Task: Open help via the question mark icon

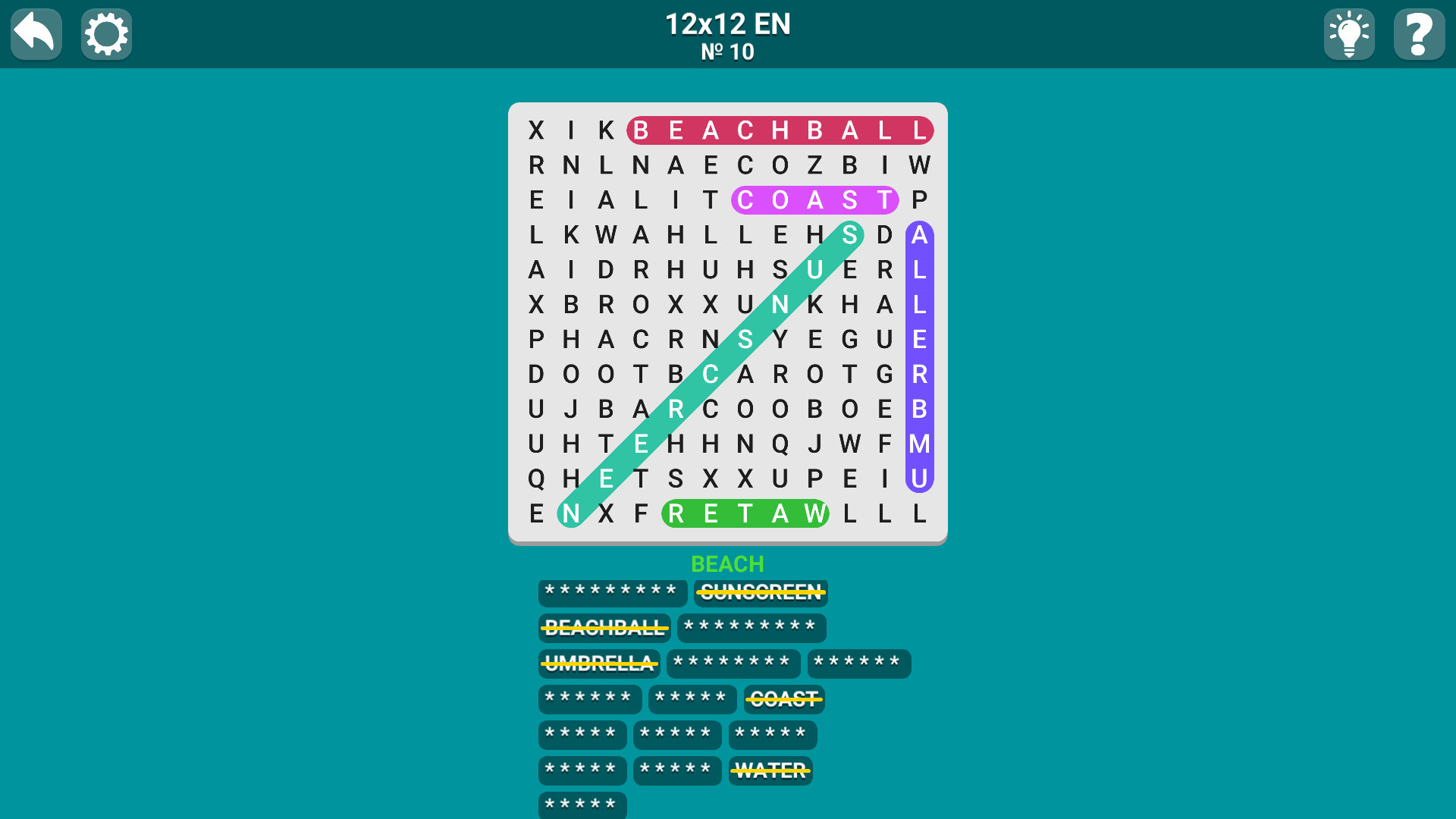Action: [x=1420, y=33]
